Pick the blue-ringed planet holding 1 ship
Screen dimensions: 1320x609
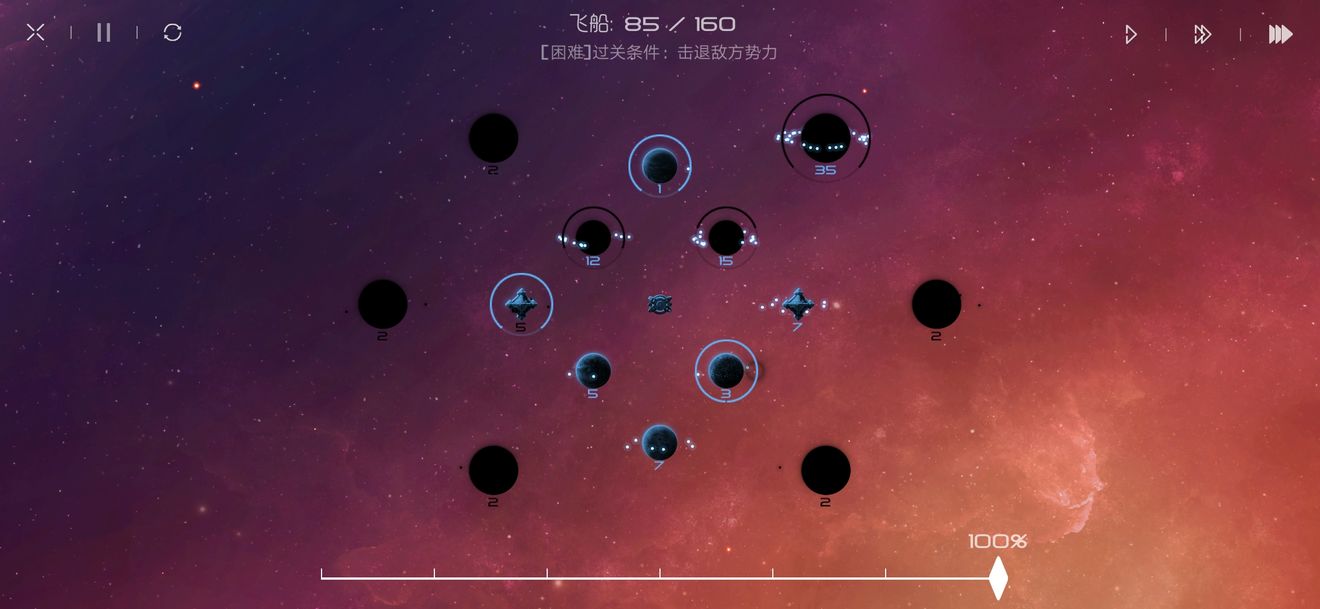660,165
